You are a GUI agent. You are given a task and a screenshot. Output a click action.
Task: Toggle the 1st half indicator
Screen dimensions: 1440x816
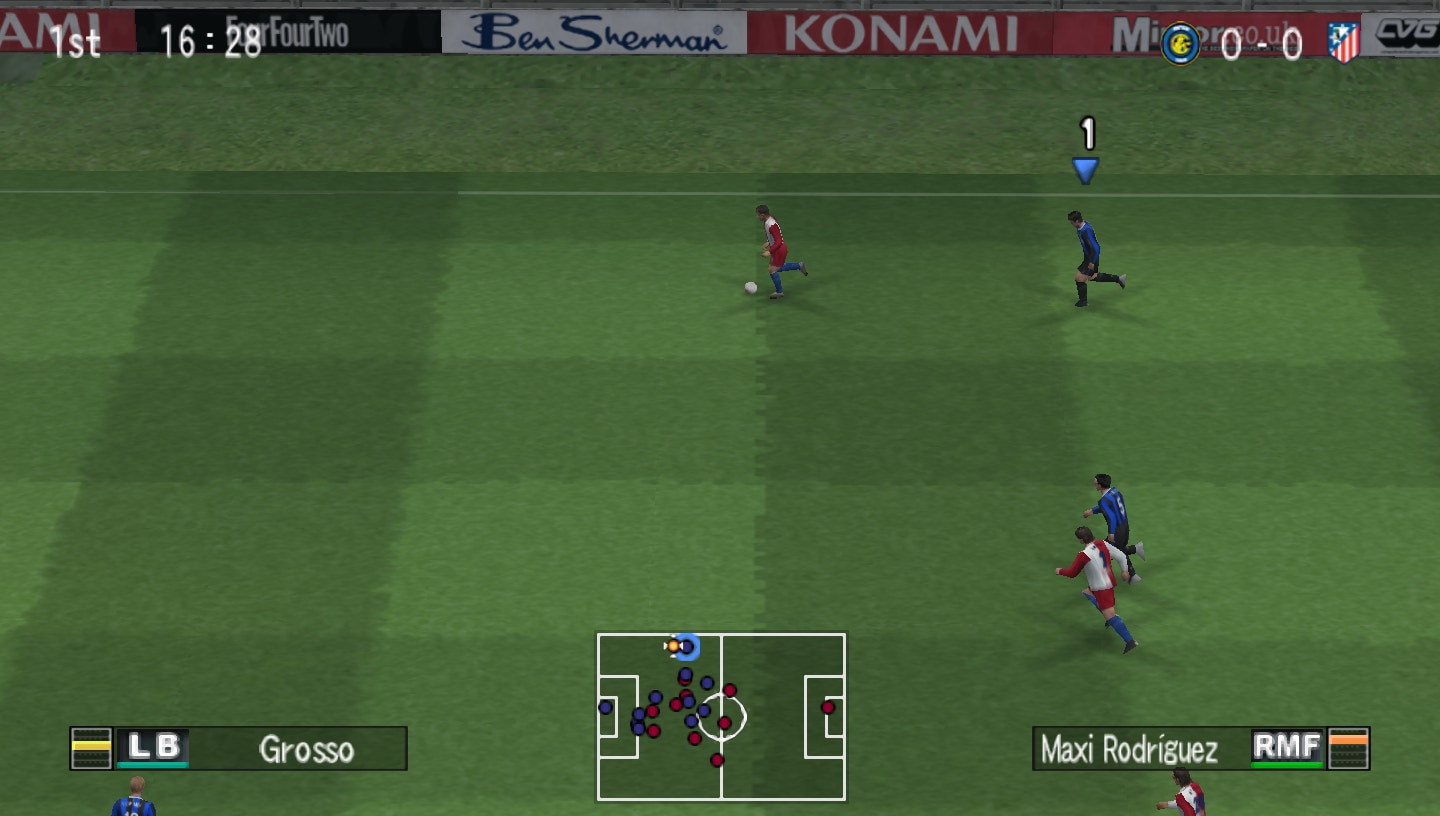coord(76,42)
